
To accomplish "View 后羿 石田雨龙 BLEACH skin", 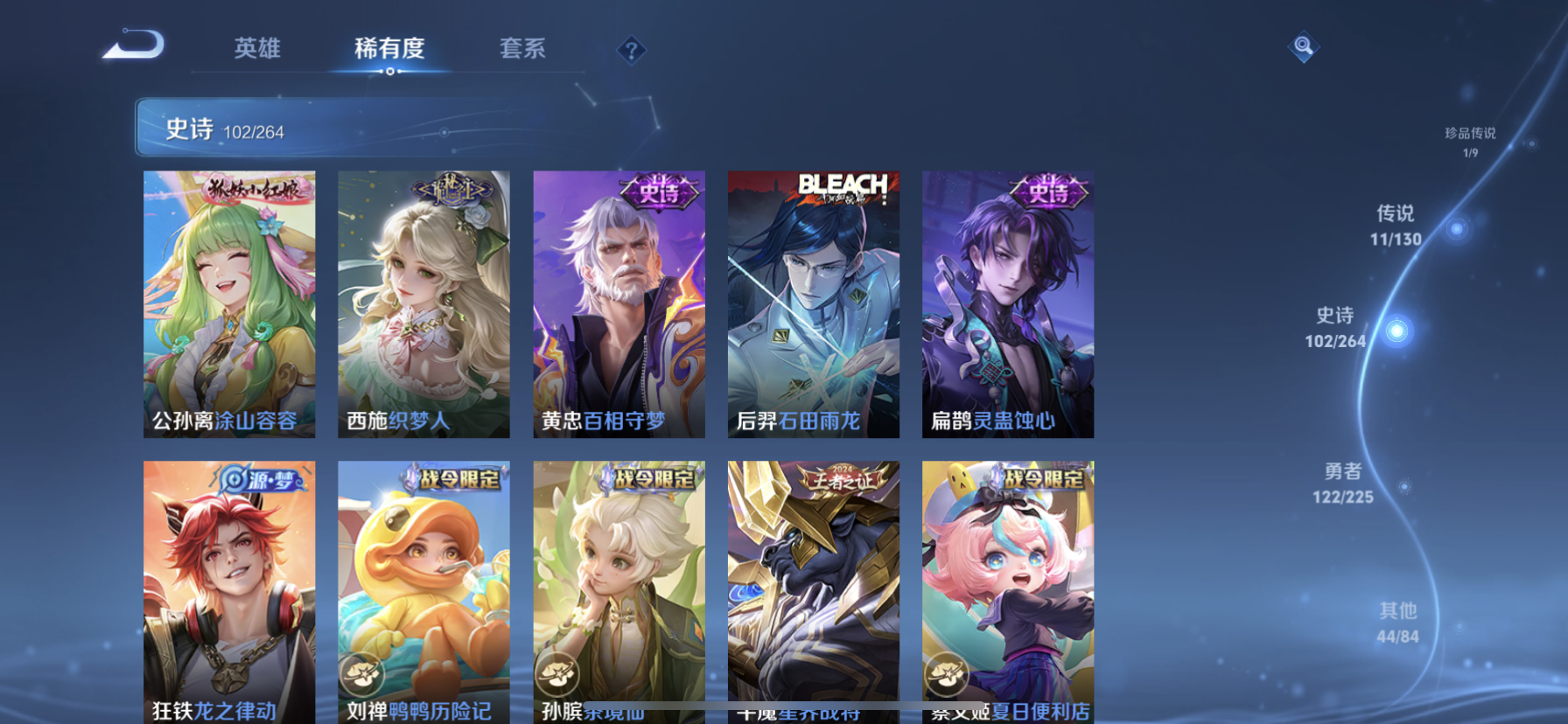I will [x=813, y=303].
